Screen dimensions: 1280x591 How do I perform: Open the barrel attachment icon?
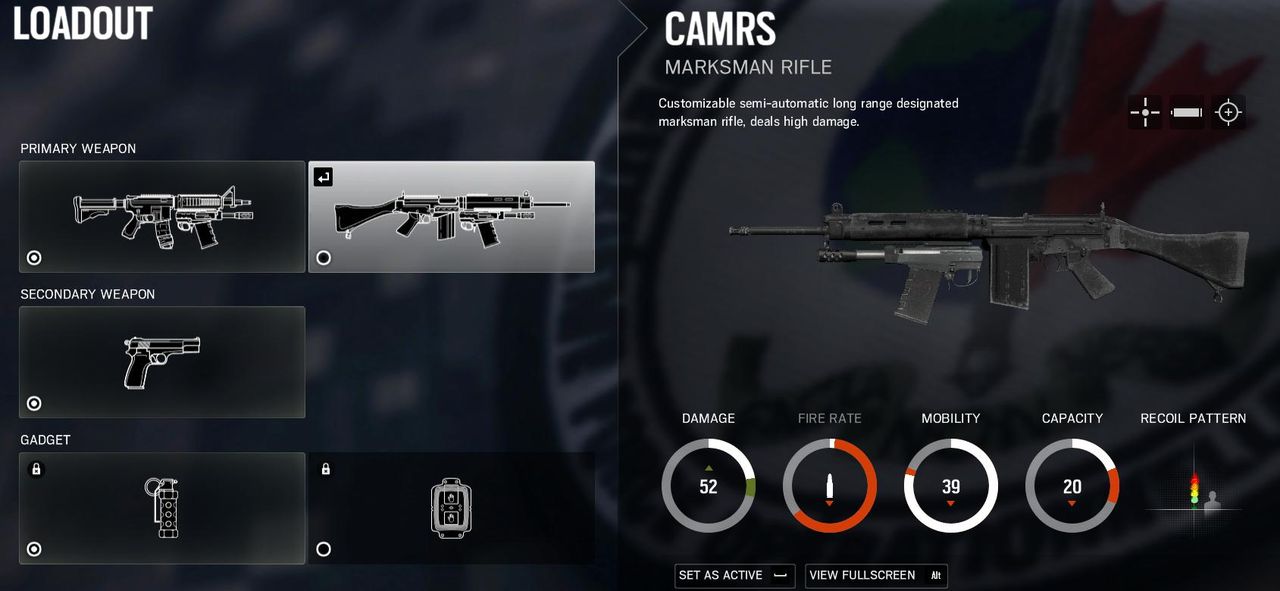point(1187,112)
